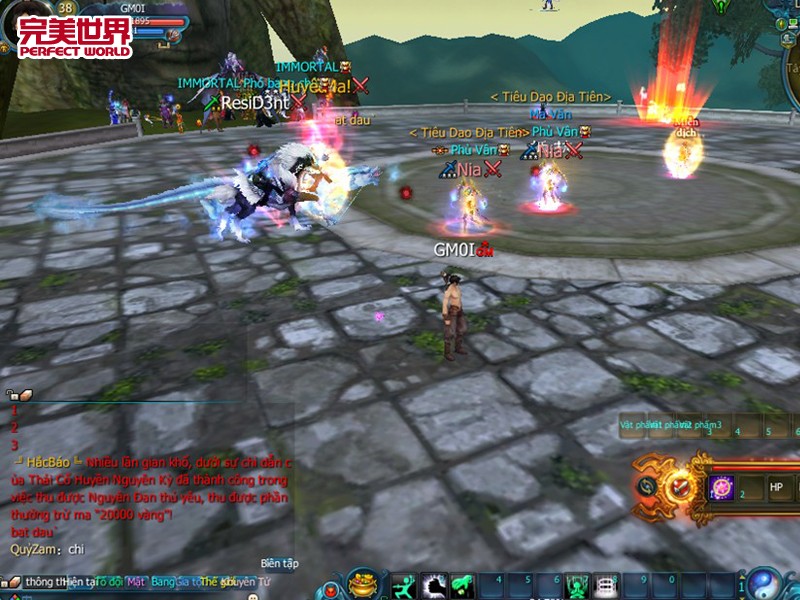800x600 pixels.
Task: Select the HP potion quick slot
Action: point(776,487)
